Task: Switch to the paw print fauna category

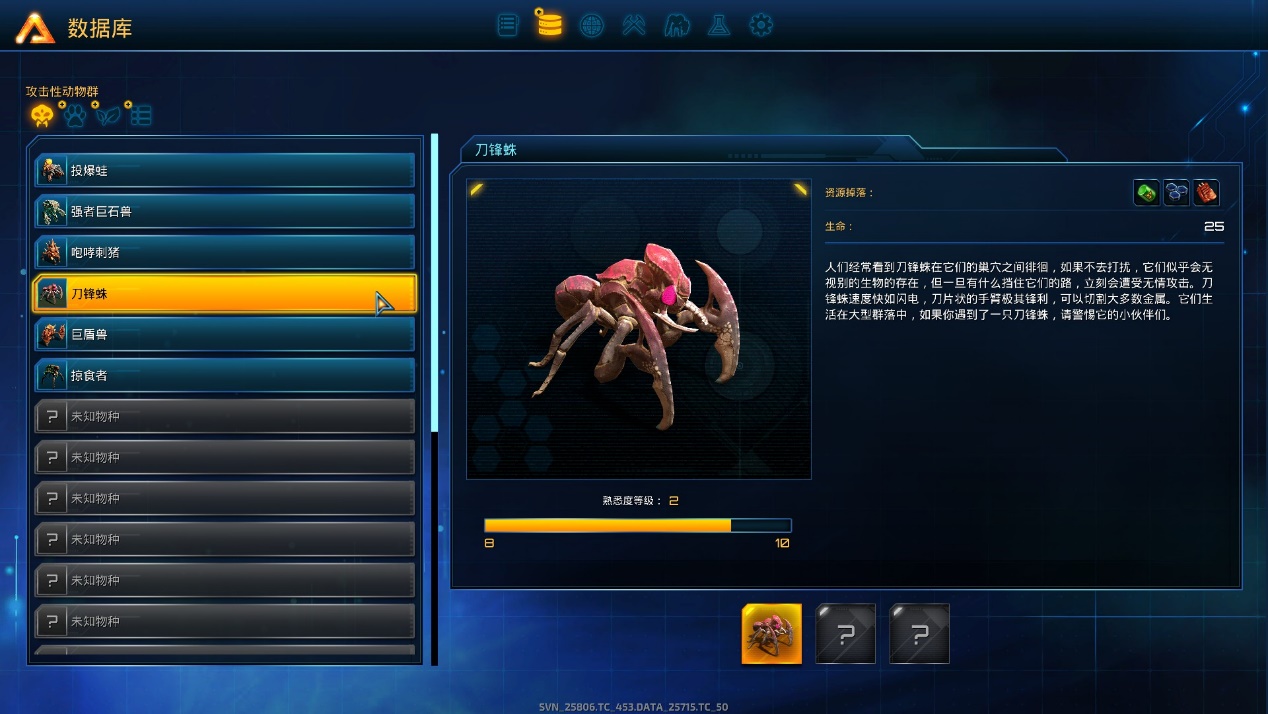Action: 75,116
